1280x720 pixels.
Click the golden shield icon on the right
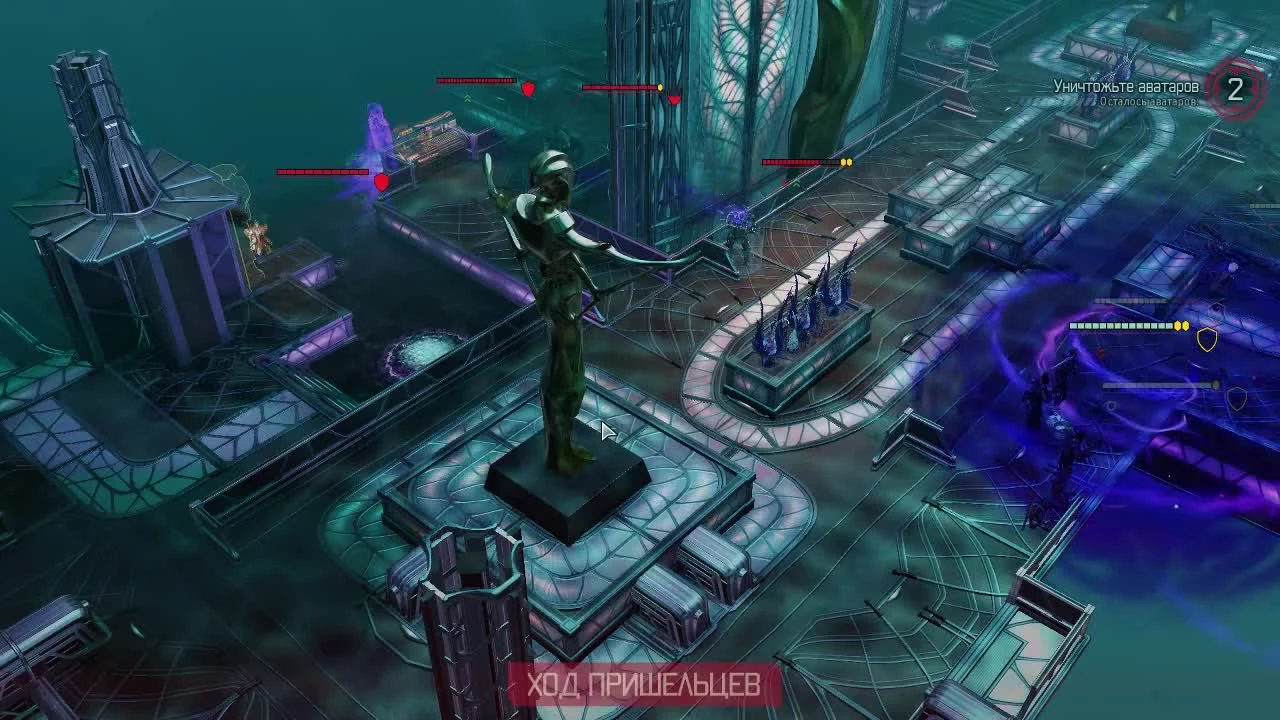coord(1207,340)
